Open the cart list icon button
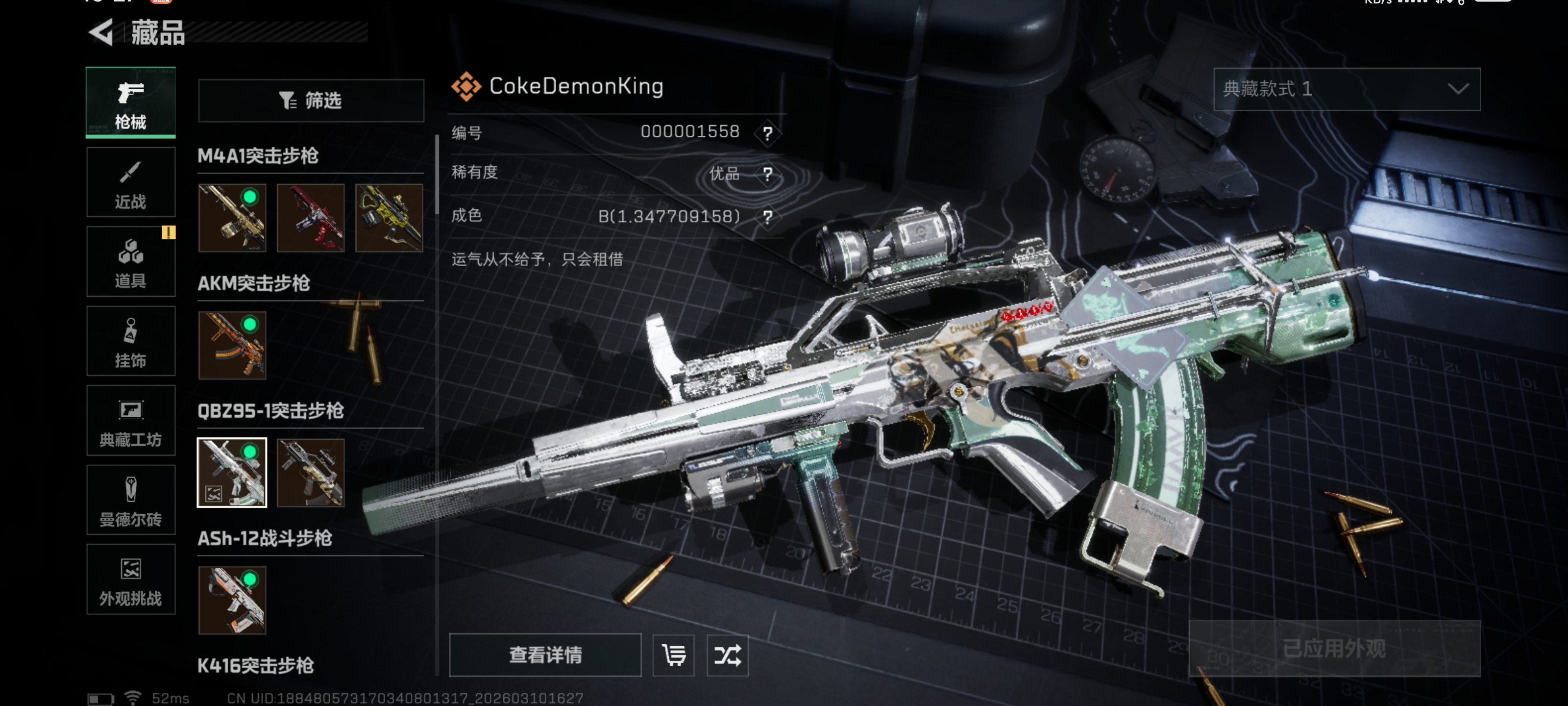Screen dimensions: 1568x706 tap(673, 656)
